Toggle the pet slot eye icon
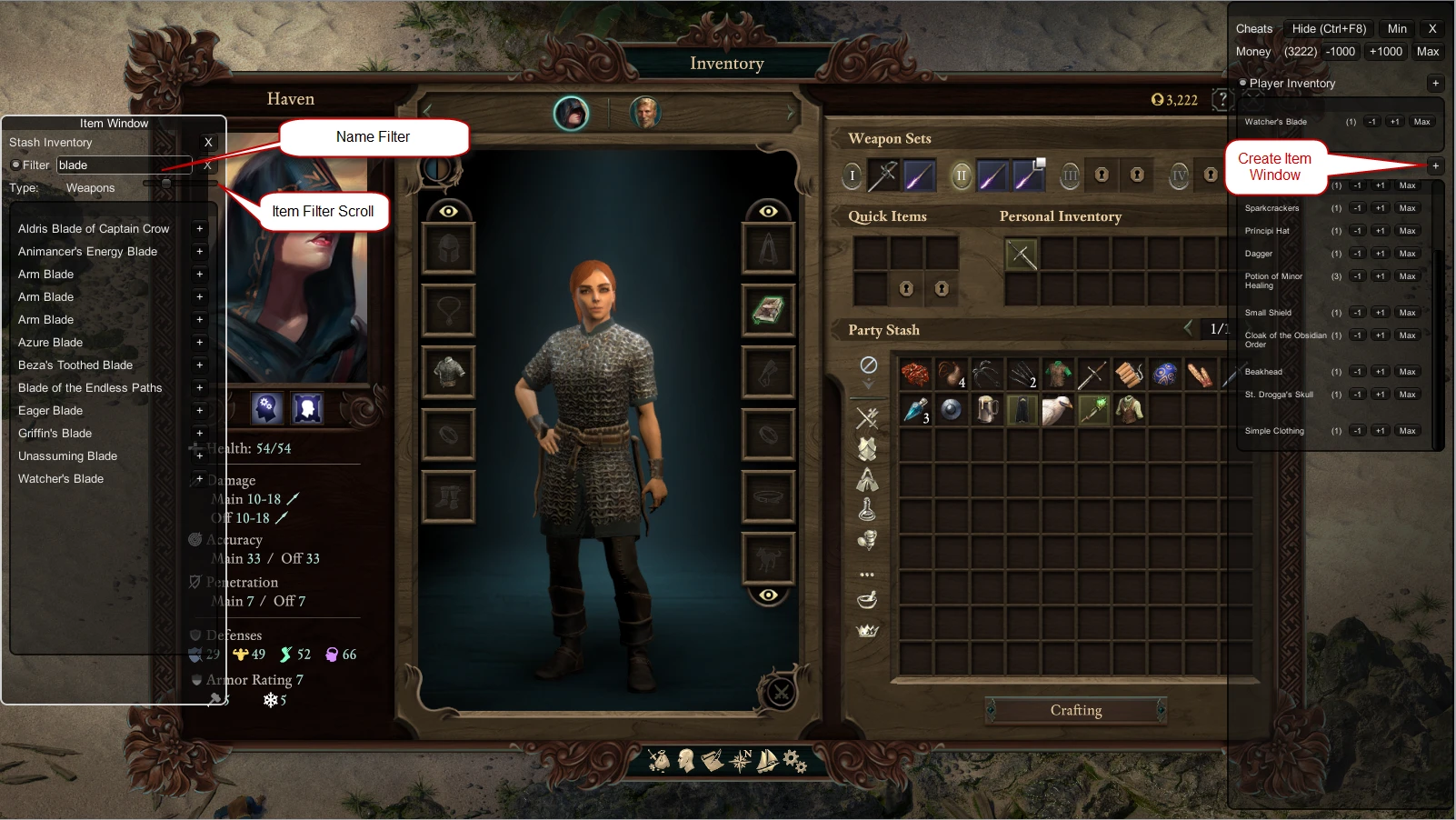Screen dimensions: 1456x820 769,595
